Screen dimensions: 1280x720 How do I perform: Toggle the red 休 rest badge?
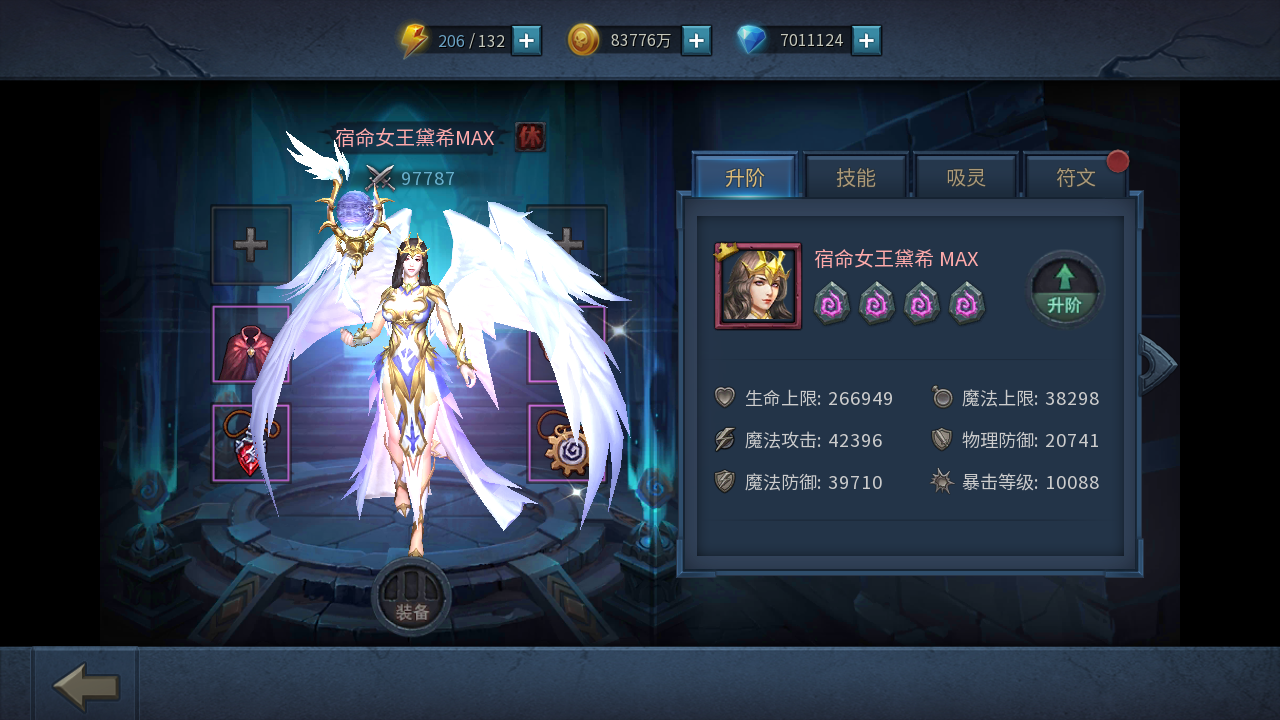tap(530, 138)
